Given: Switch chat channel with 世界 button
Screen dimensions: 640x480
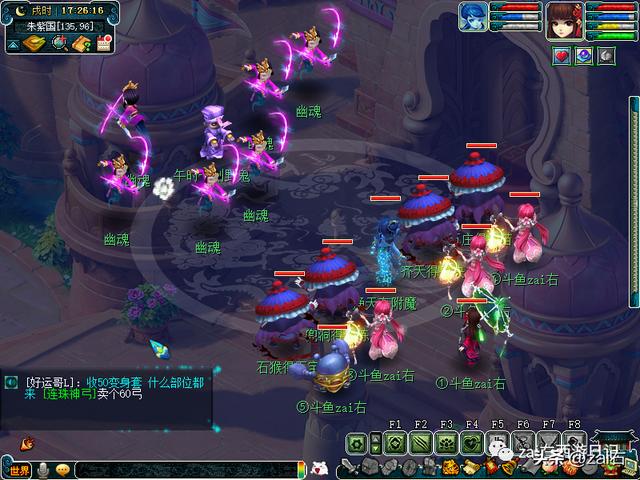Looking at the screenshot, I should (20, 470).
